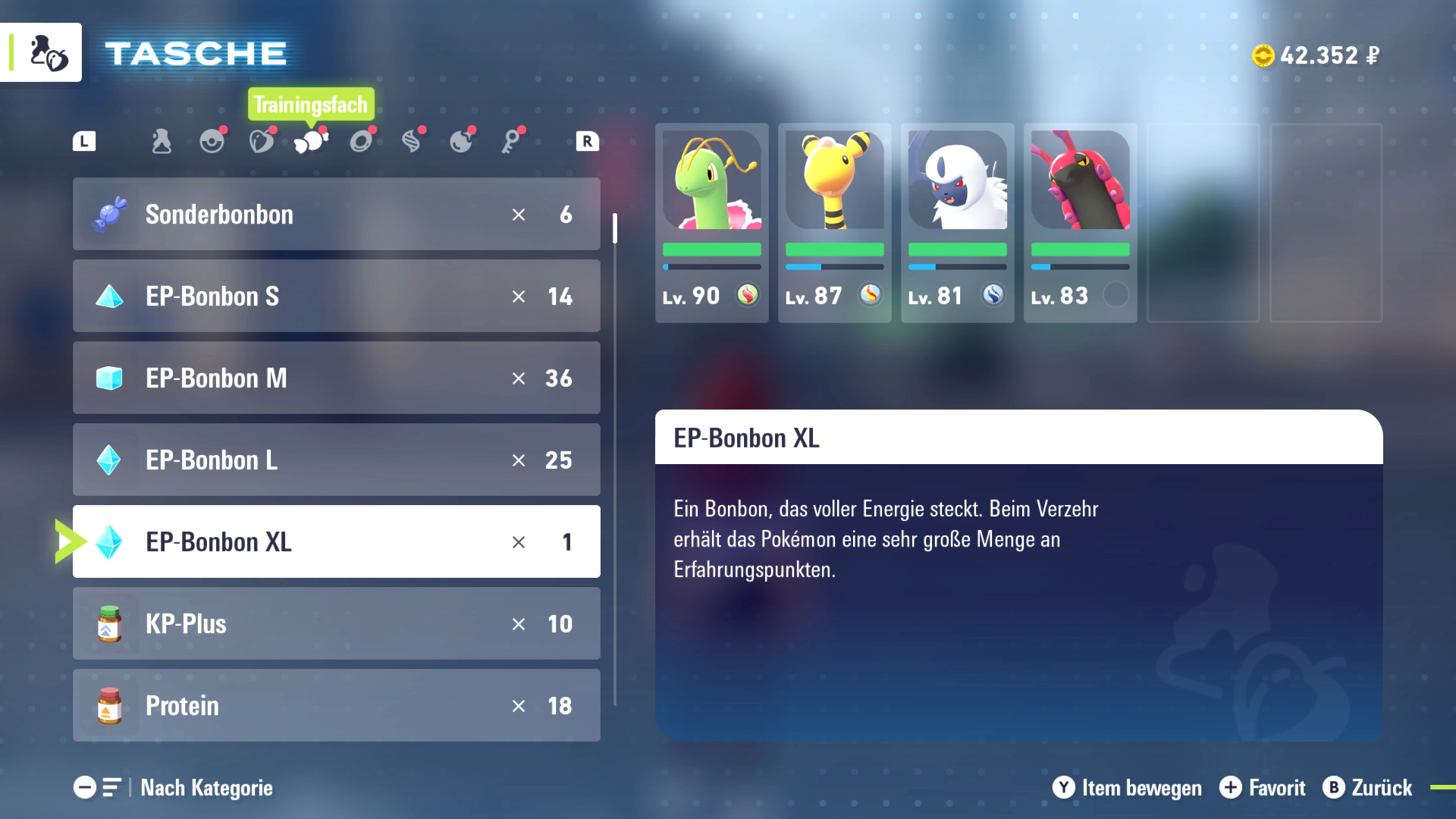Switch to the sparkling orb pocket tab
This screenshot has width=1456, height=819.
point(461,142)
